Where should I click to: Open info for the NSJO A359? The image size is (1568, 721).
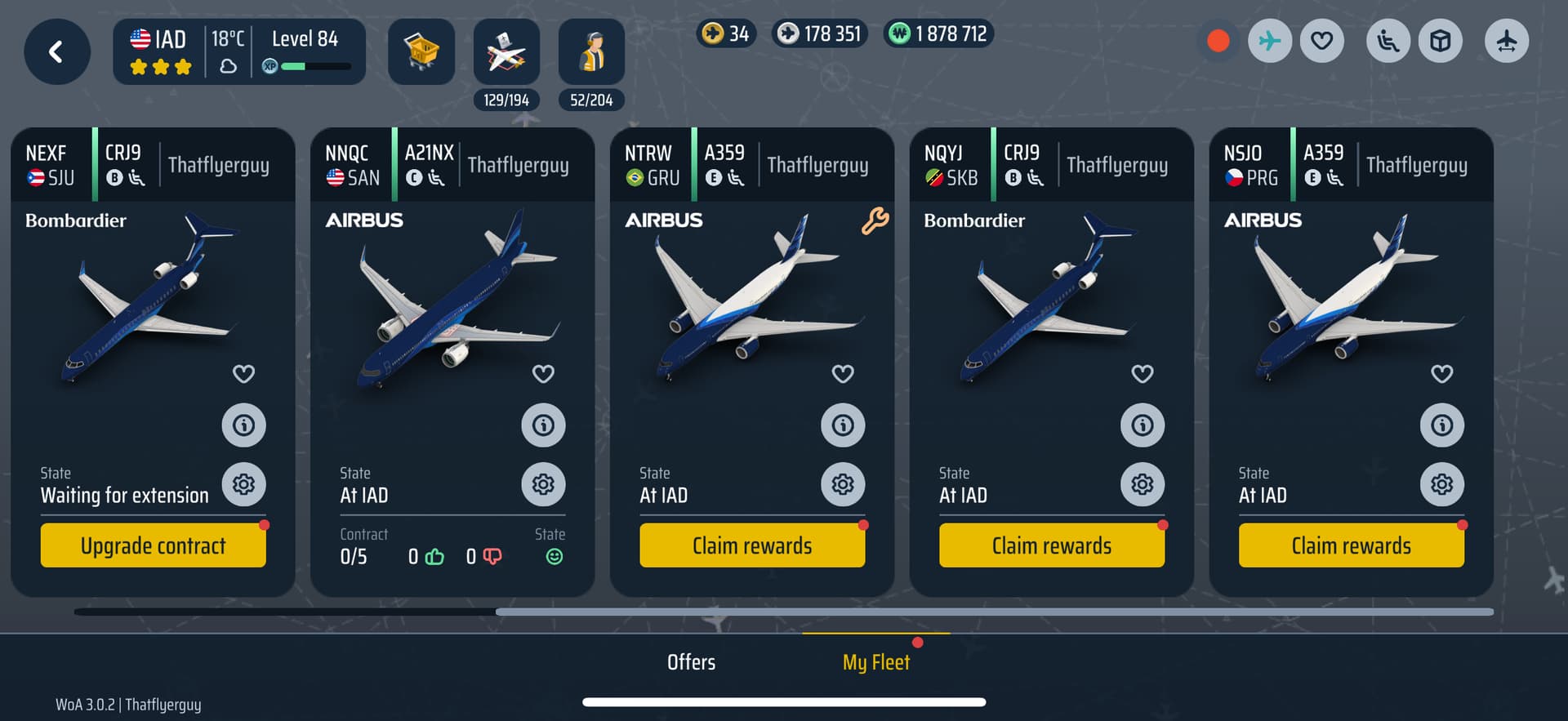pos(1442,425)
